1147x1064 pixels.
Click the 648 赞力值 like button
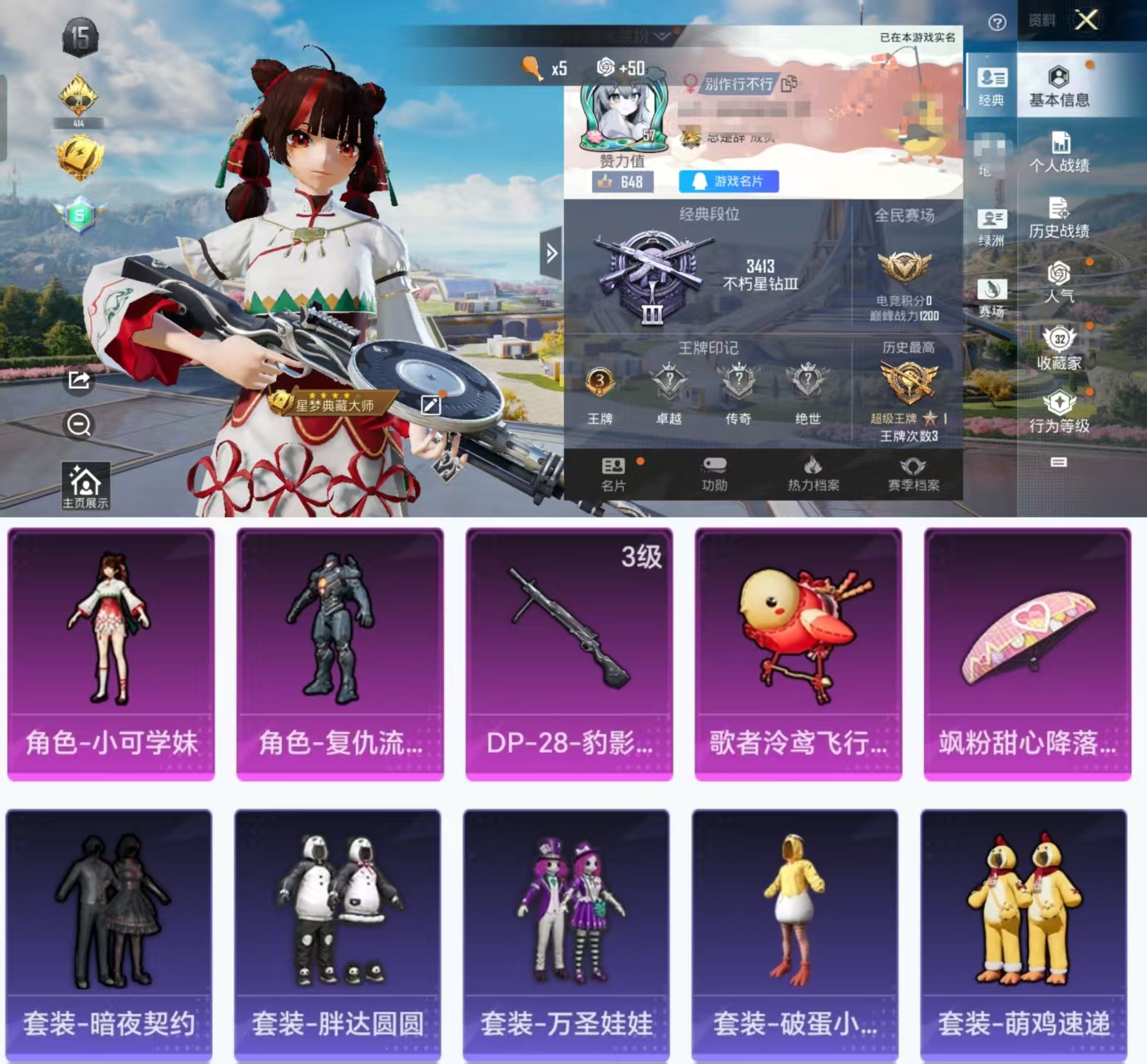click(x=620, y=181)
